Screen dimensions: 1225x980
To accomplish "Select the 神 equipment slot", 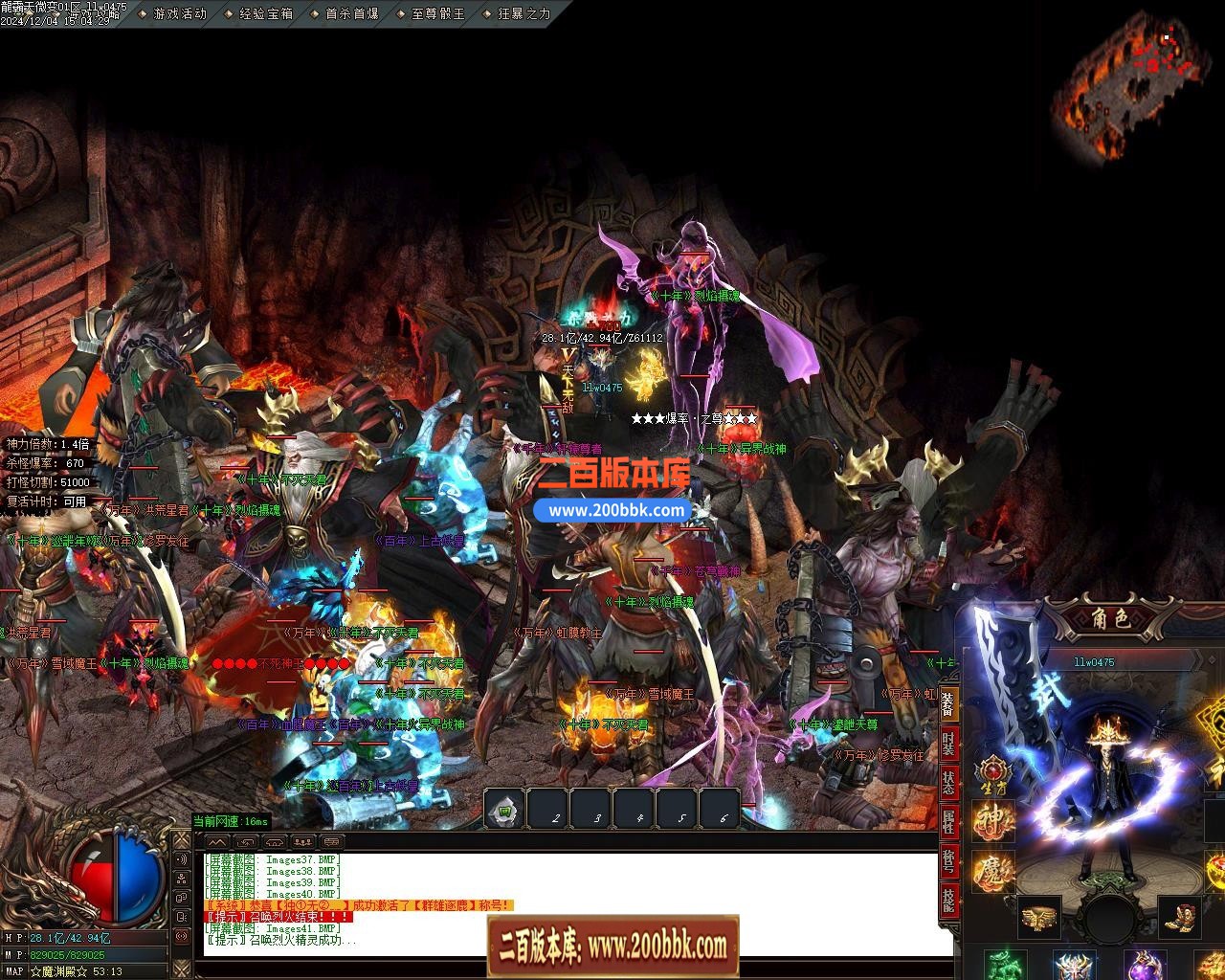I will click(x=992, y=820).
